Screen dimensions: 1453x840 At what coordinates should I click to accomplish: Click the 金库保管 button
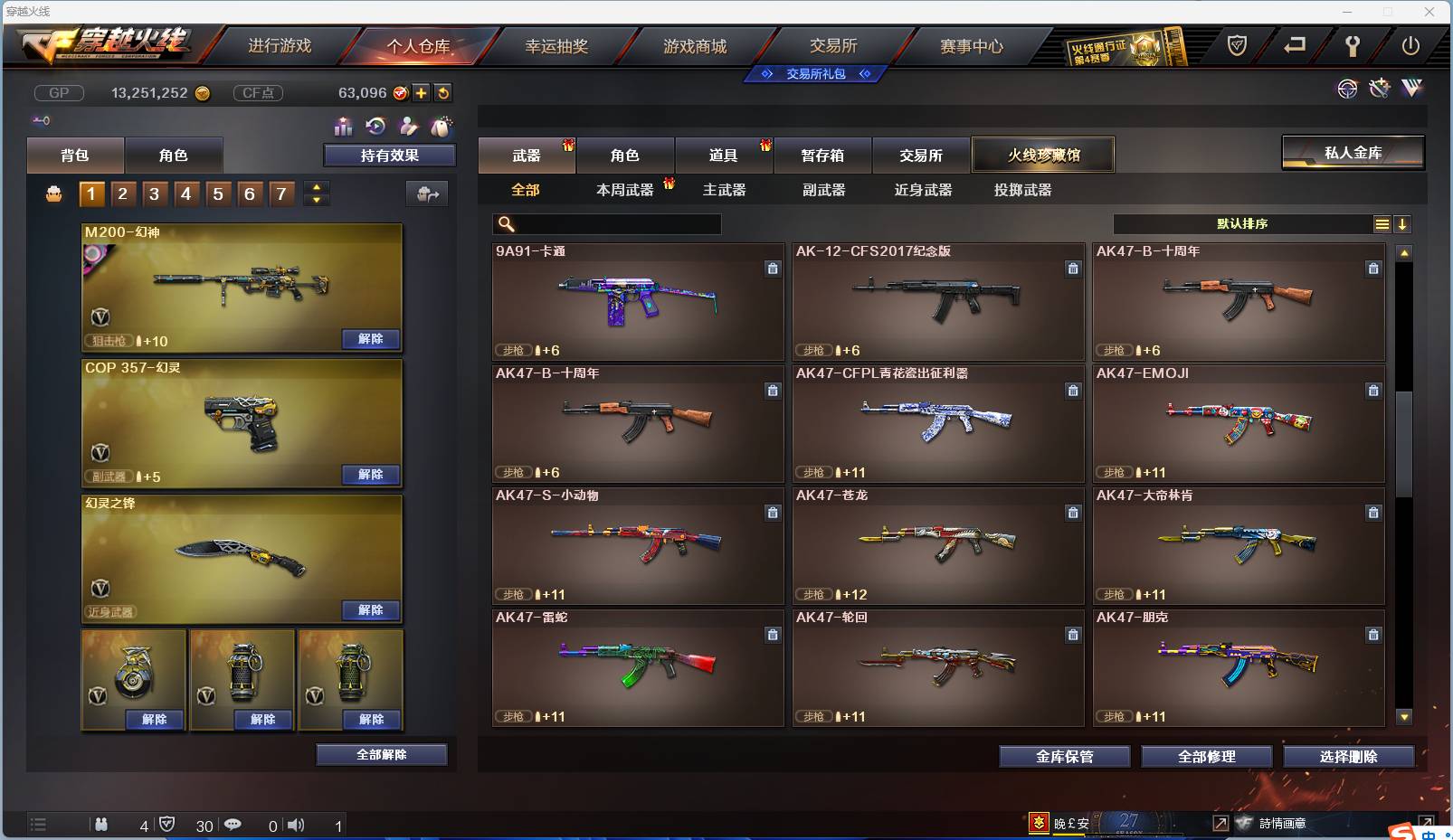coord(1064,757)
